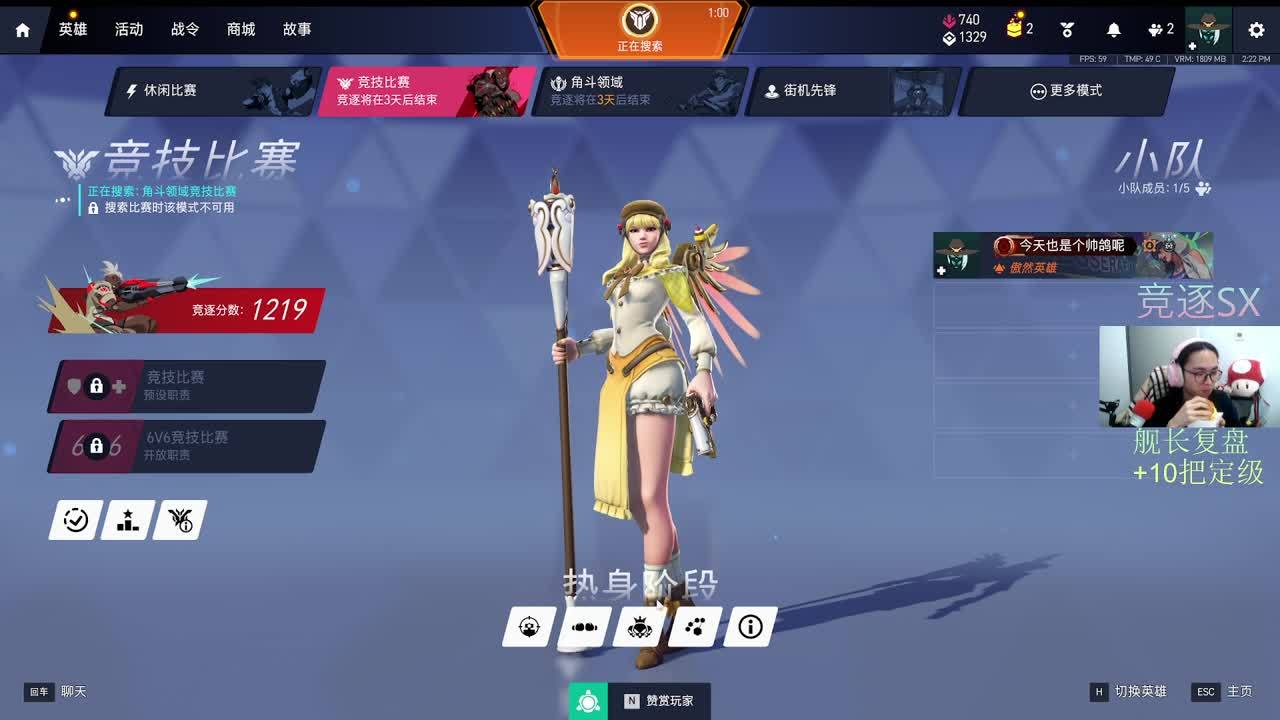The image size is (1280, 720).
Task: Open the 英雄 heroes menu
Action: tap(73, 29)
